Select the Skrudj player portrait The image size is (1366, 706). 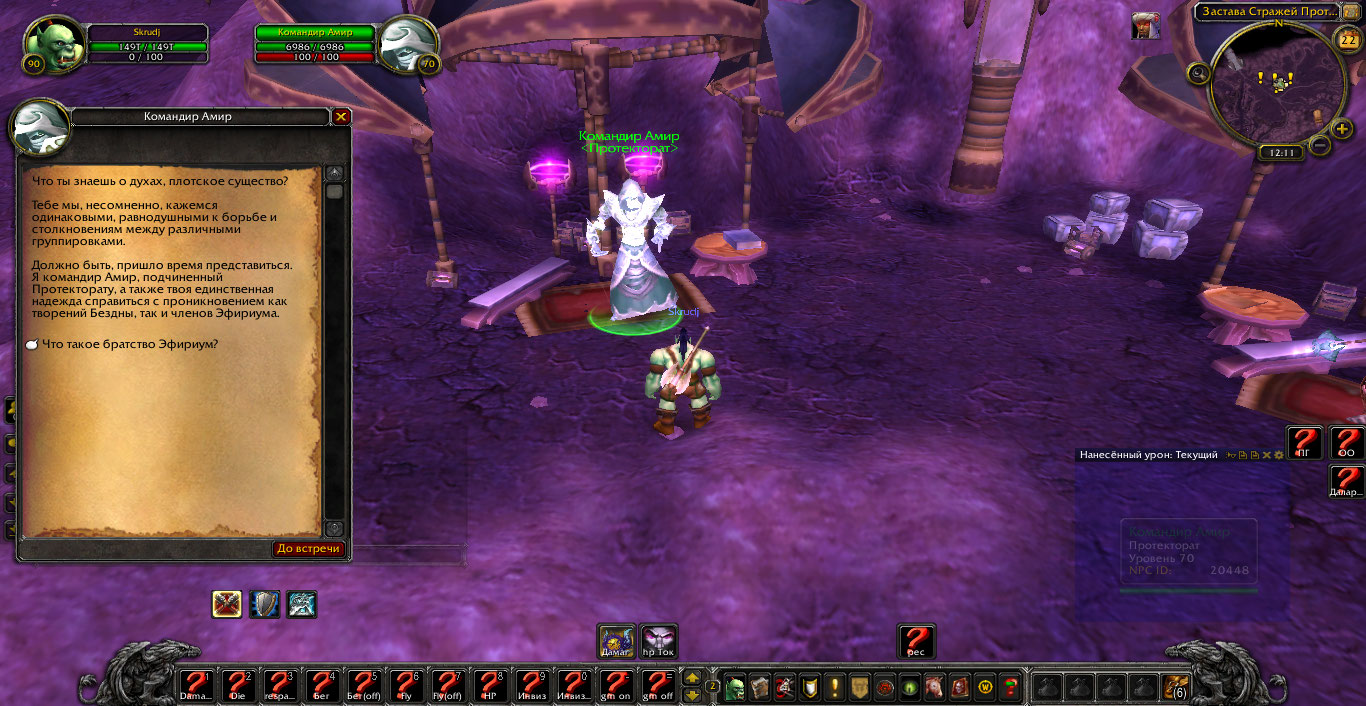[49, 44]
